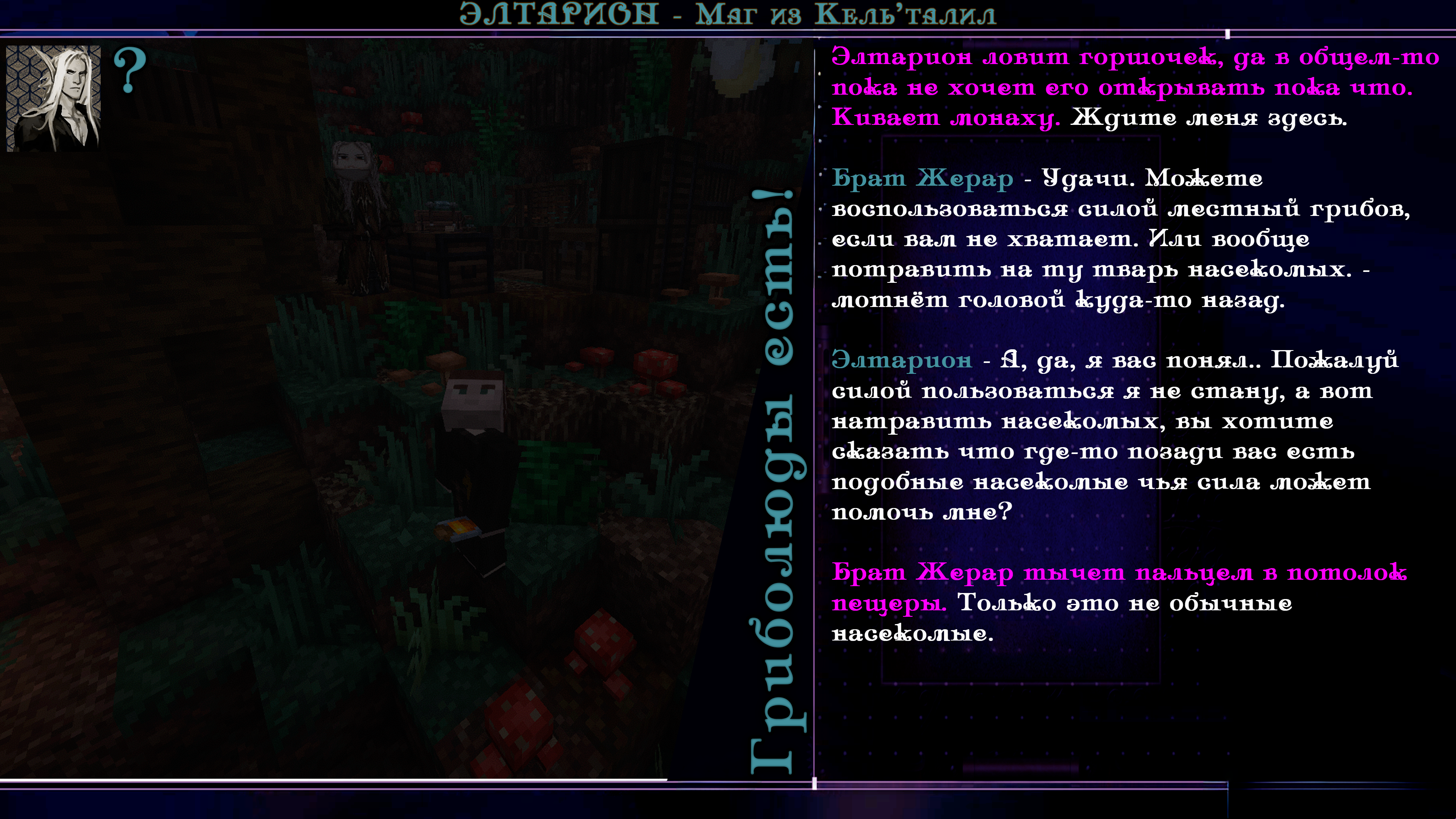
Task: Select the blue question mark icon
Action: coord(130,70)
